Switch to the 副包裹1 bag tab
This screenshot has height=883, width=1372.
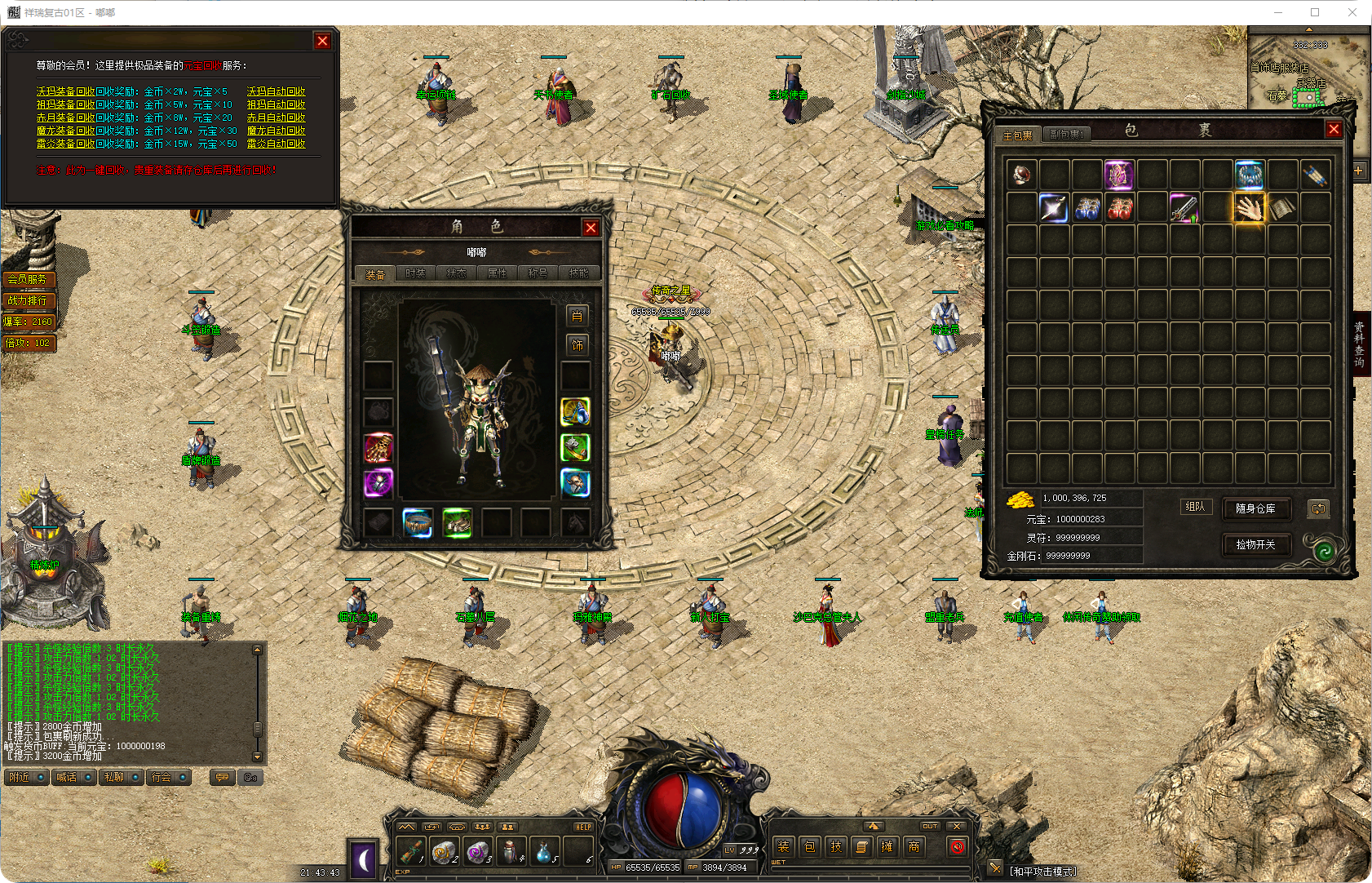tap(1066, 135)
